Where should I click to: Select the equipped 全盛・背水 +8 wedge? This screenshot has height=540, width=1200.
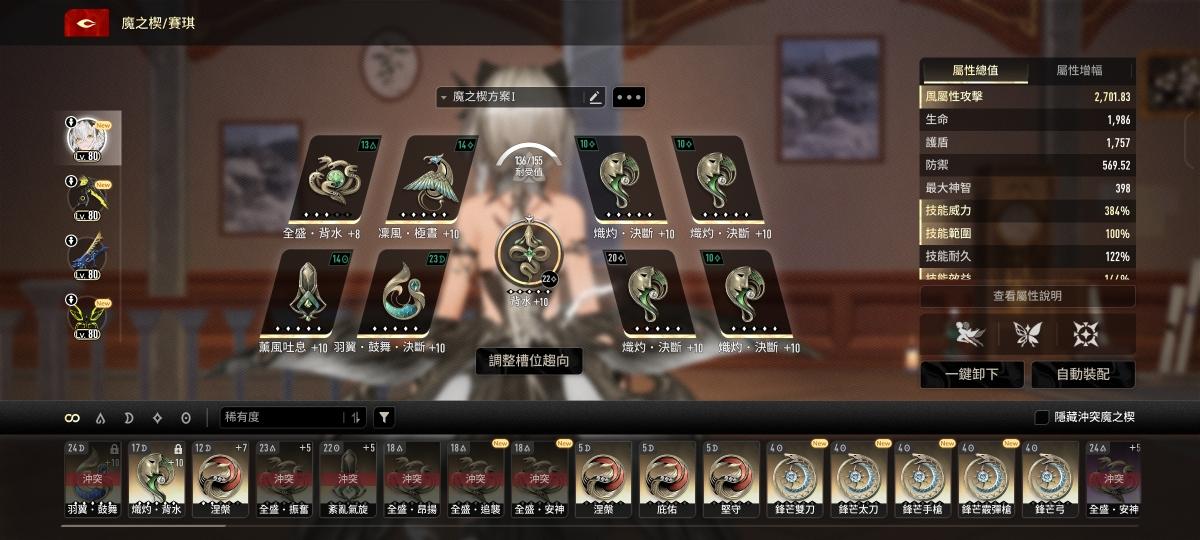coord(333,180)
